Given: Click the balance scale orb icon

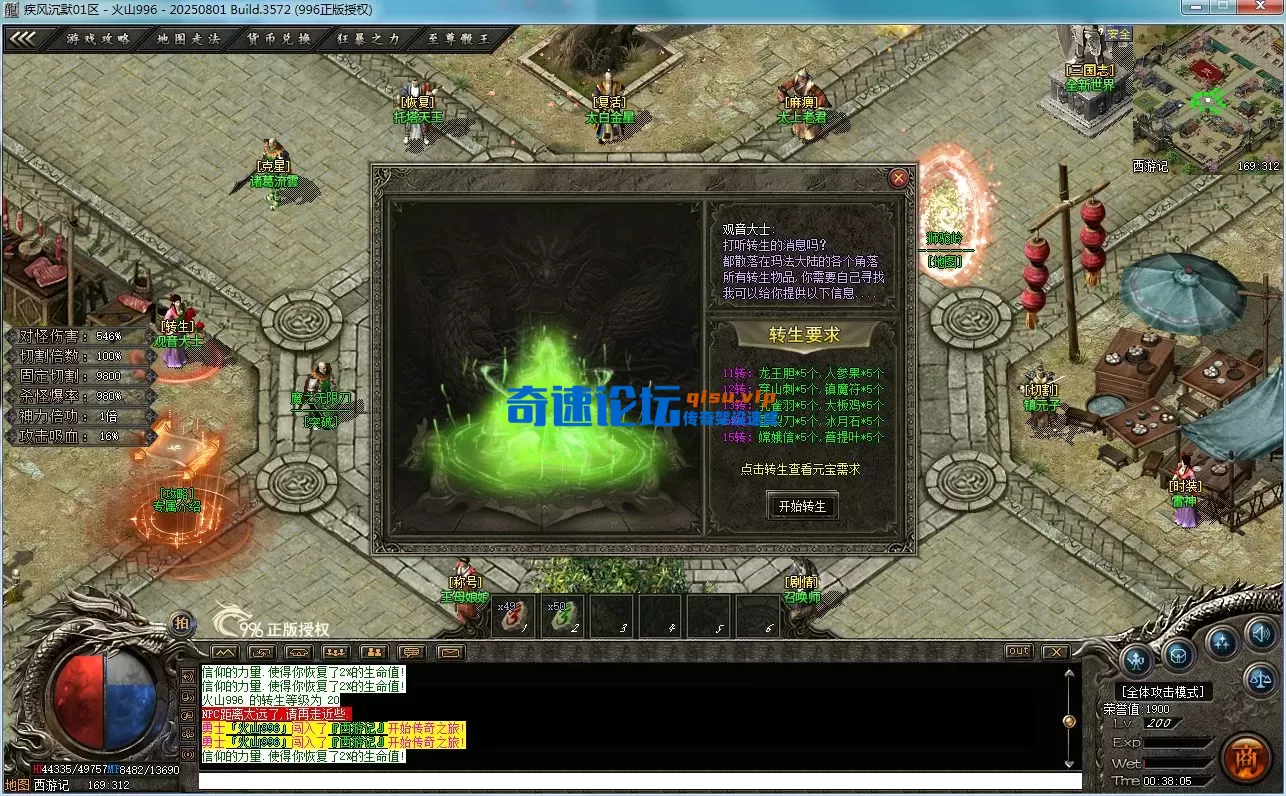Looking at the screenshot, I should click(x=1260, y=679).
